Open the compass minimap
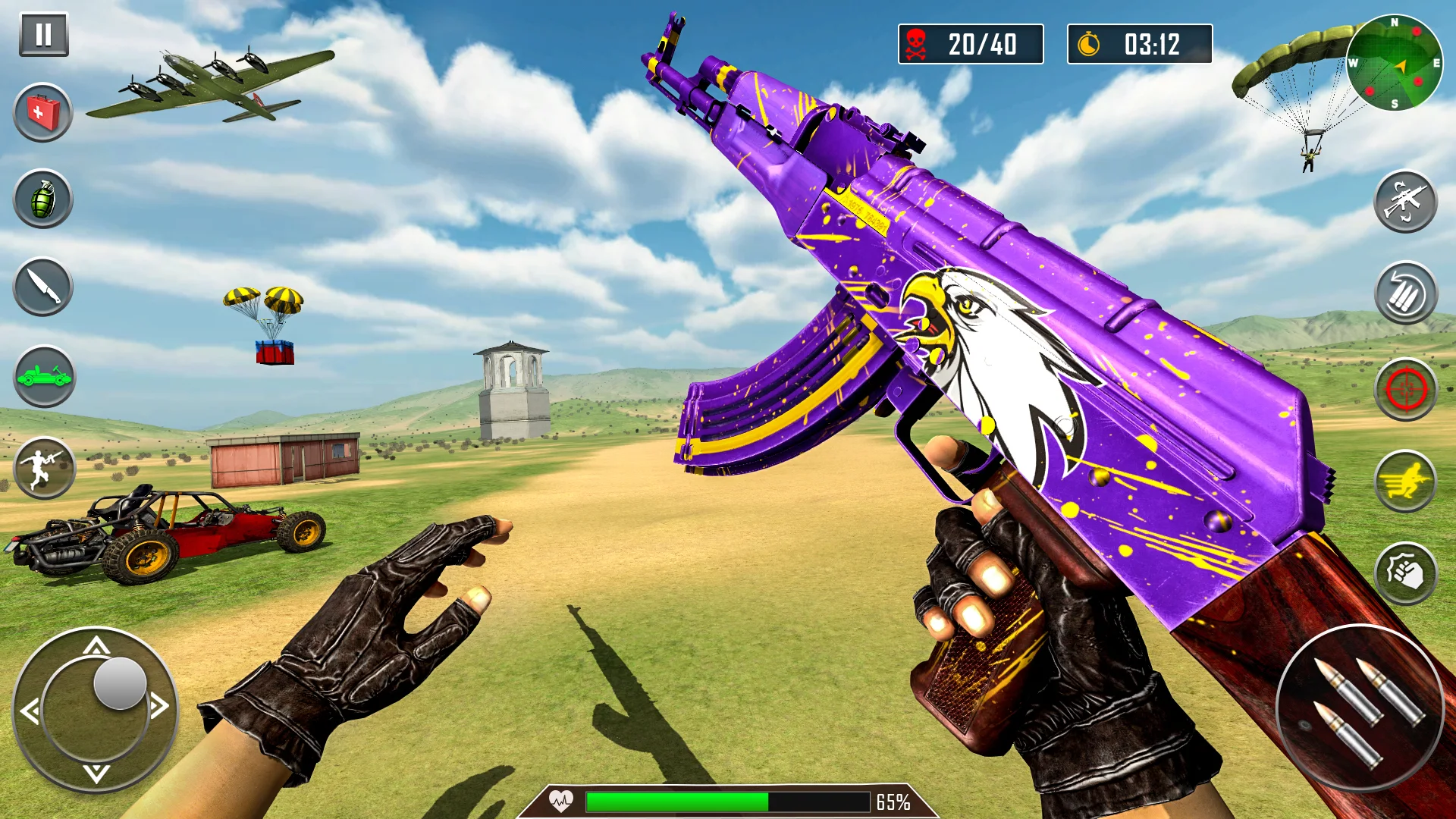 pyautogui.click(x=1394, y=63)
